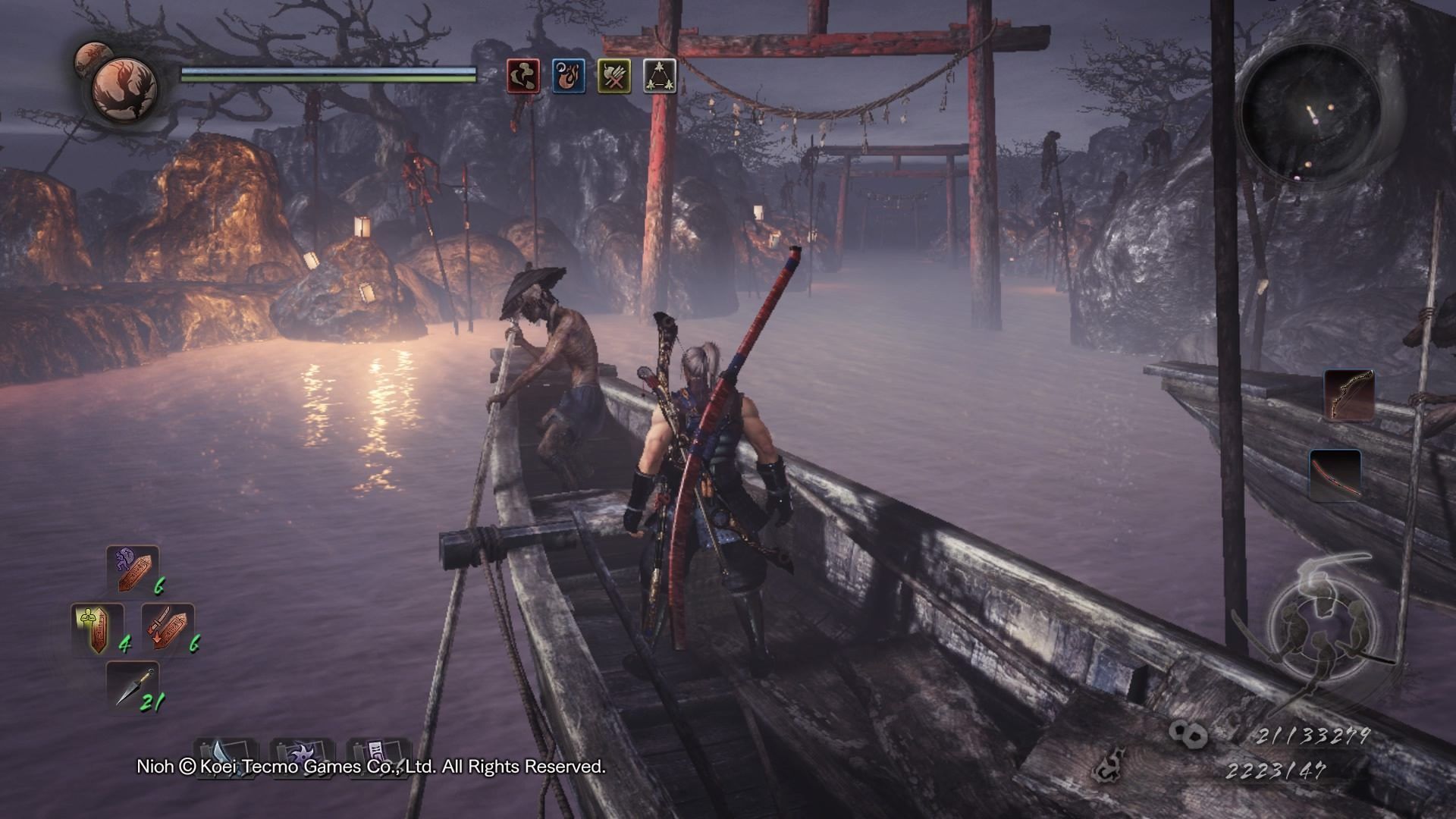Select the guardian spirit emblem
Screen dimensions: 1456x819
click(x=124, y=84)
